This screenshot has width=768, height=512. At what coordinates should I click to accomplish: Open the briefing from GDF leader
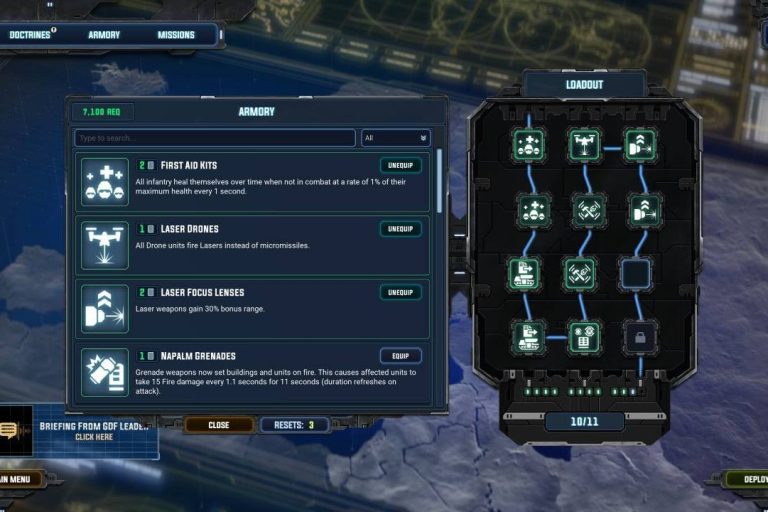[x=94, y=431]
